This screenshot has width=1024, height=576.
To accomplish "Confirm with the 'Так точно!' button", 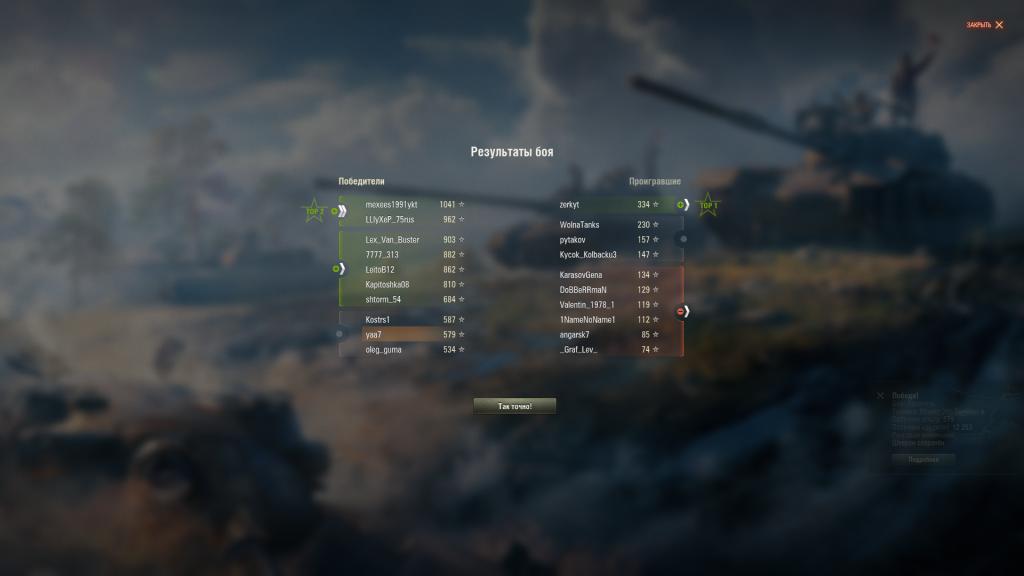I will pyautogui.click(x=514, y=406).
